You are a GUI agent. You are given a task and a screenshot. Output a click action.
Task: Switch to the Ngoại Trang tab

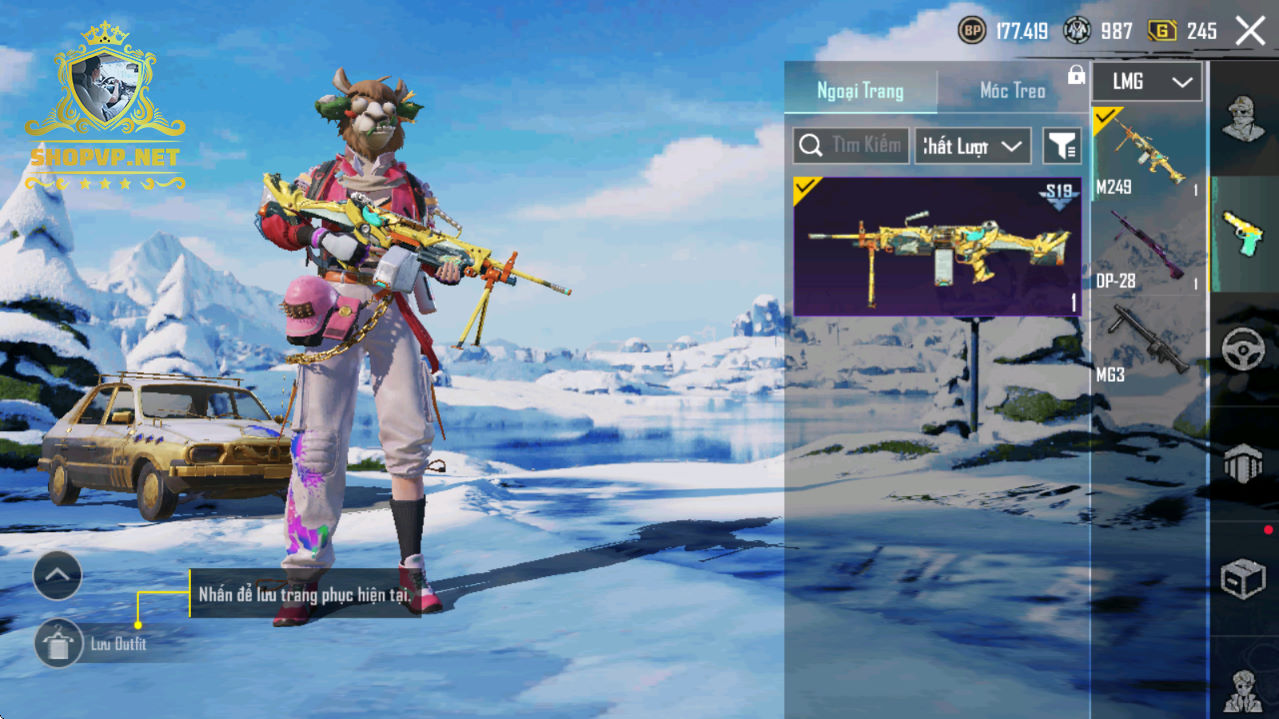(860, 91)
